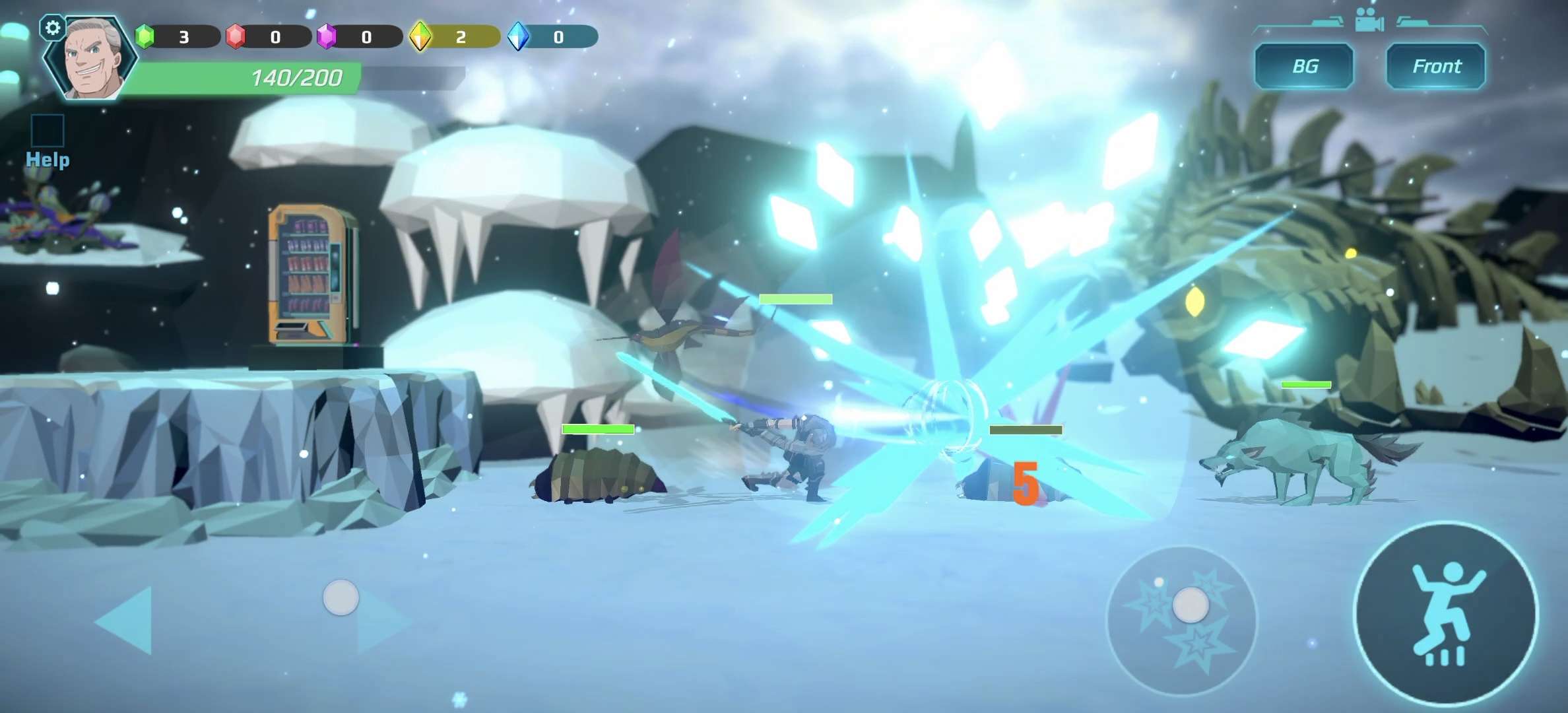Tap the Help button
The height and width of the screenshot is (713, 1568).
pos(48,141)
